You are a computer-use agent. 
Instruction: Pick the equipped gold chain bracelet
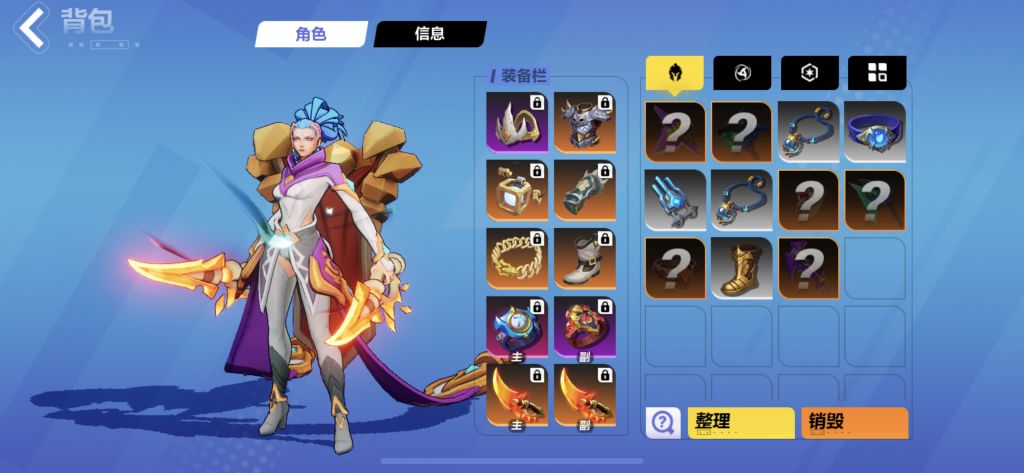point(516,258)
